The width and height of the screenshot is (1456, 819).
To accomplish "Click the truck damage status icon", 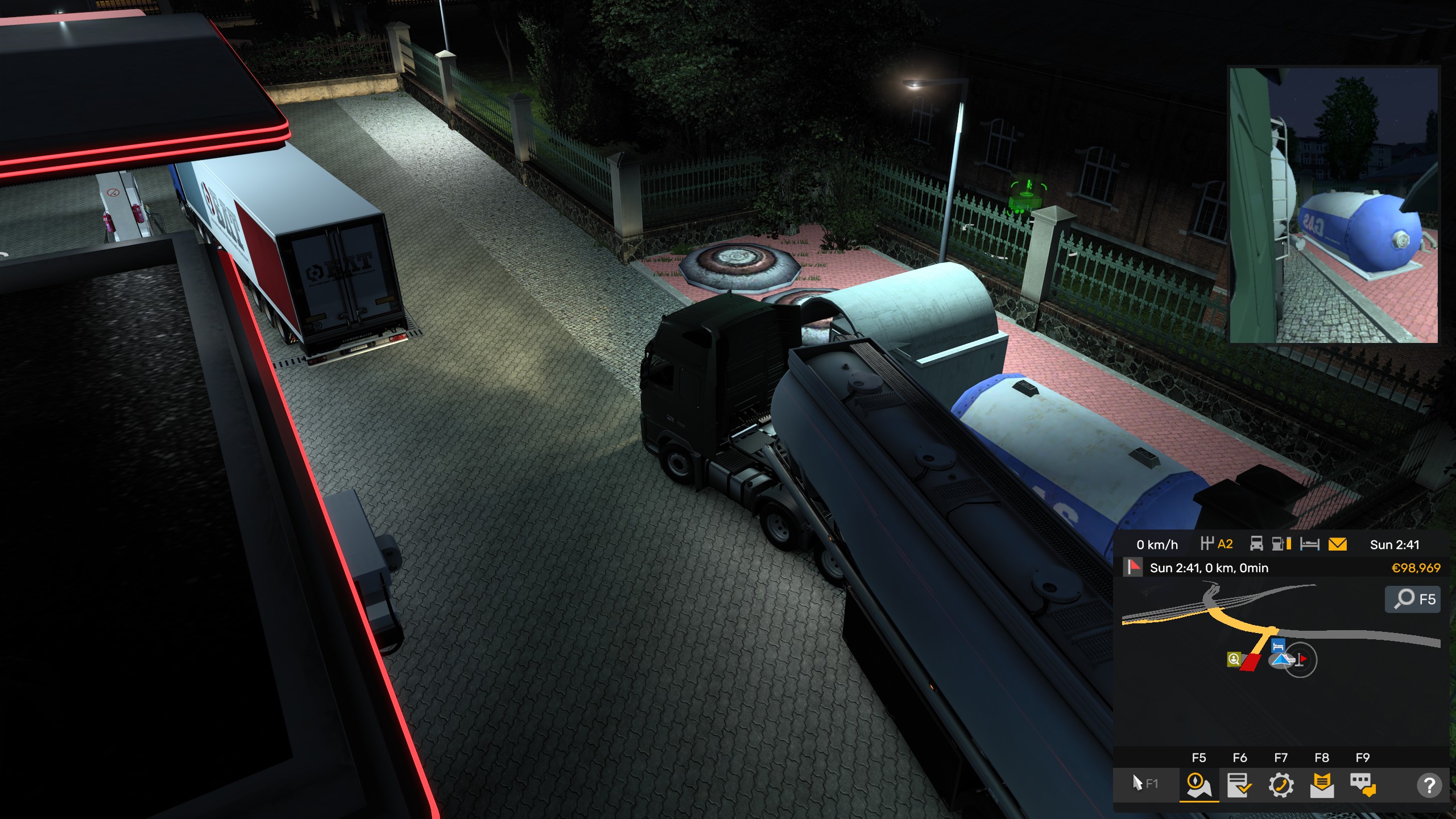I will coord(1256,544).
